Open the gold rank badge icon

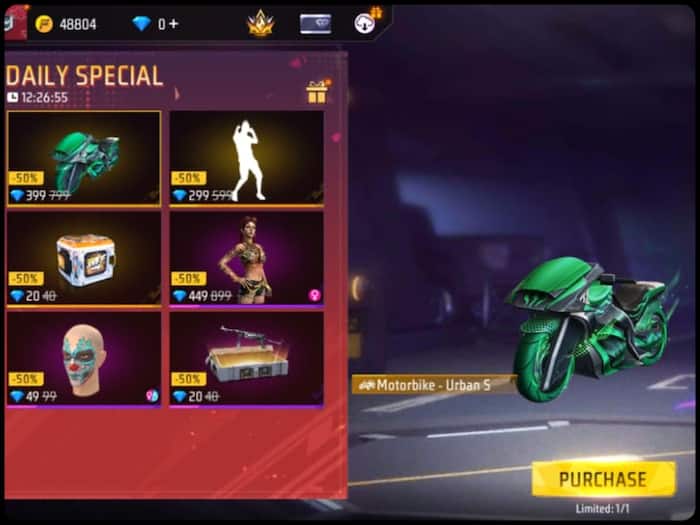260,23
